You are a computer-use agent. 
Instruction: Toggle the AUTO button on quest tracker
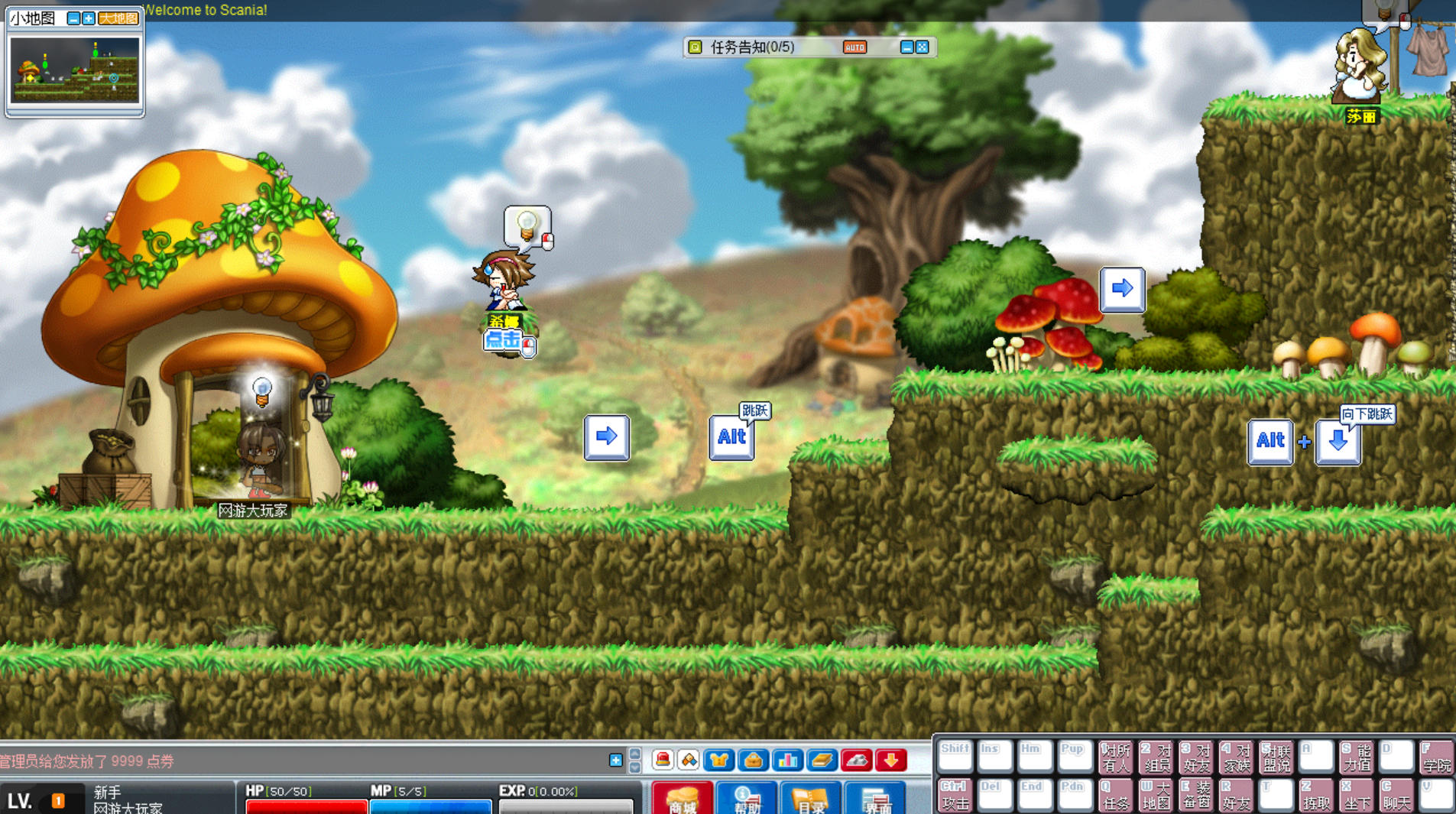coord(854,47)
